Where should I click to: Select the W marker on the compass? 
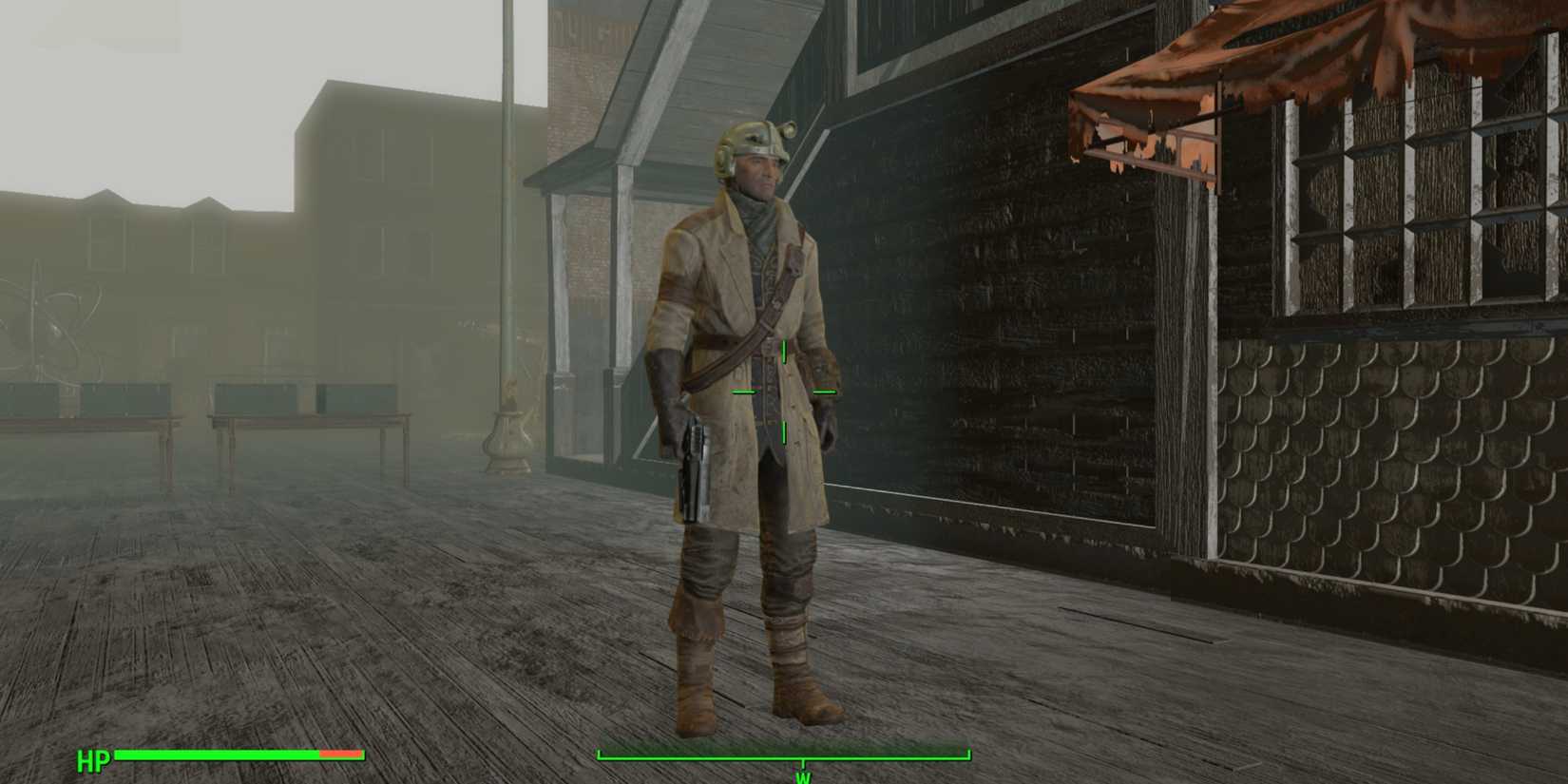pos(803,775)
